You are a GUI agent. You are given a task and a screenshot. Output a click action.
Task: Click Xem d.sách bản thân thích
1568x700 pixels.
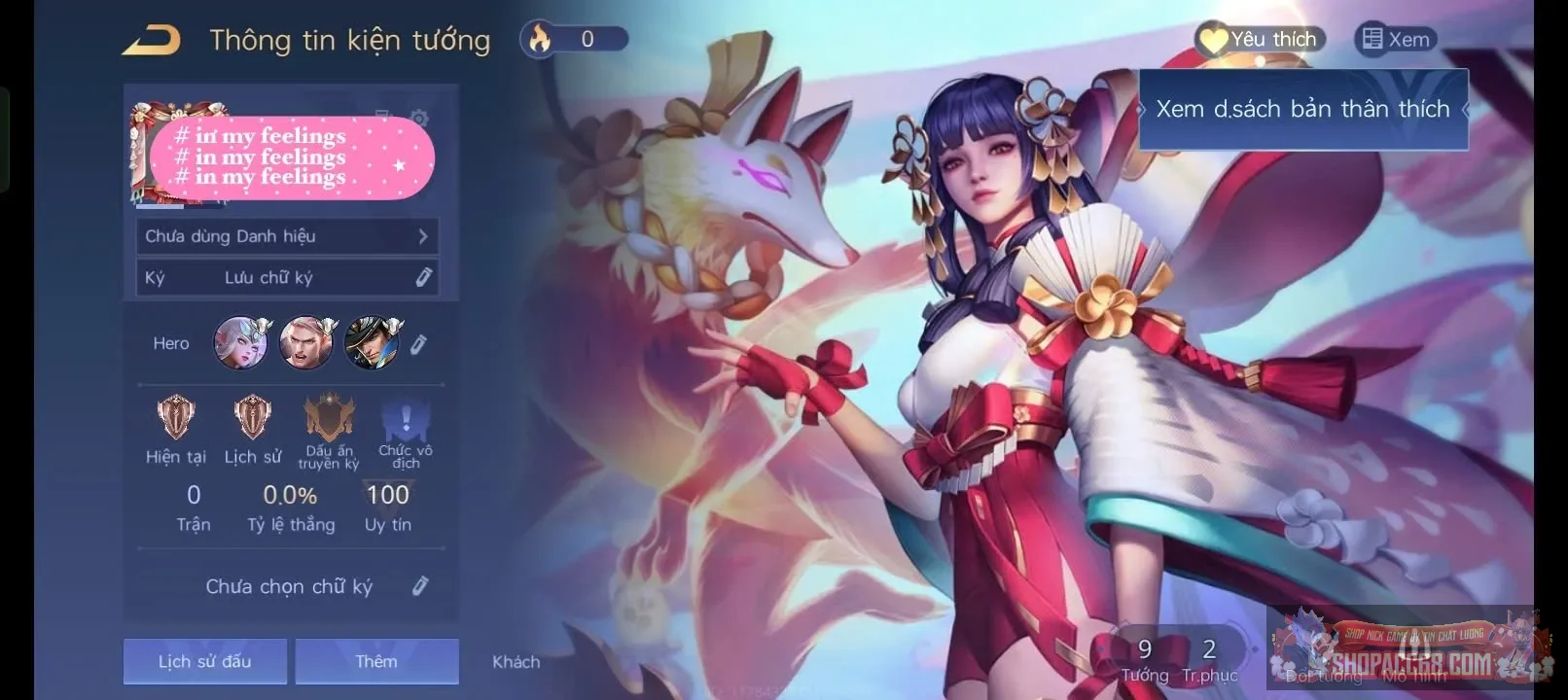pyautogui.click(x=1303, y=109)
